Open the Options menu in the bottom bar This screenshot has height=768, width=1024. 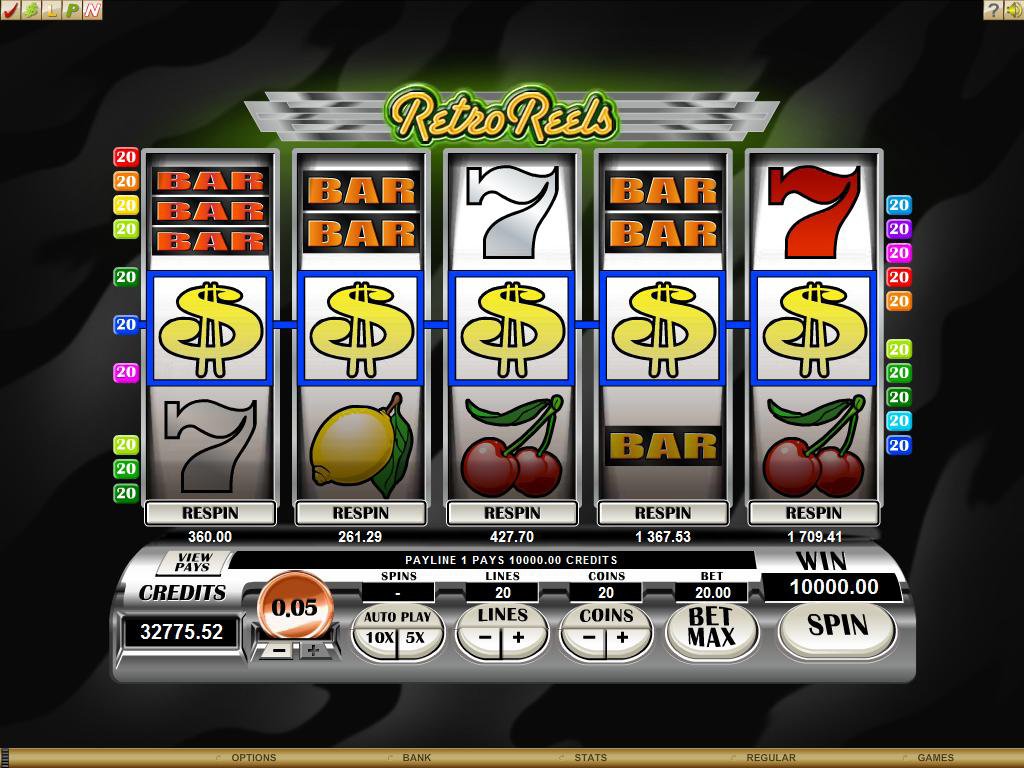pyautogui.click(x=253, y=758)
